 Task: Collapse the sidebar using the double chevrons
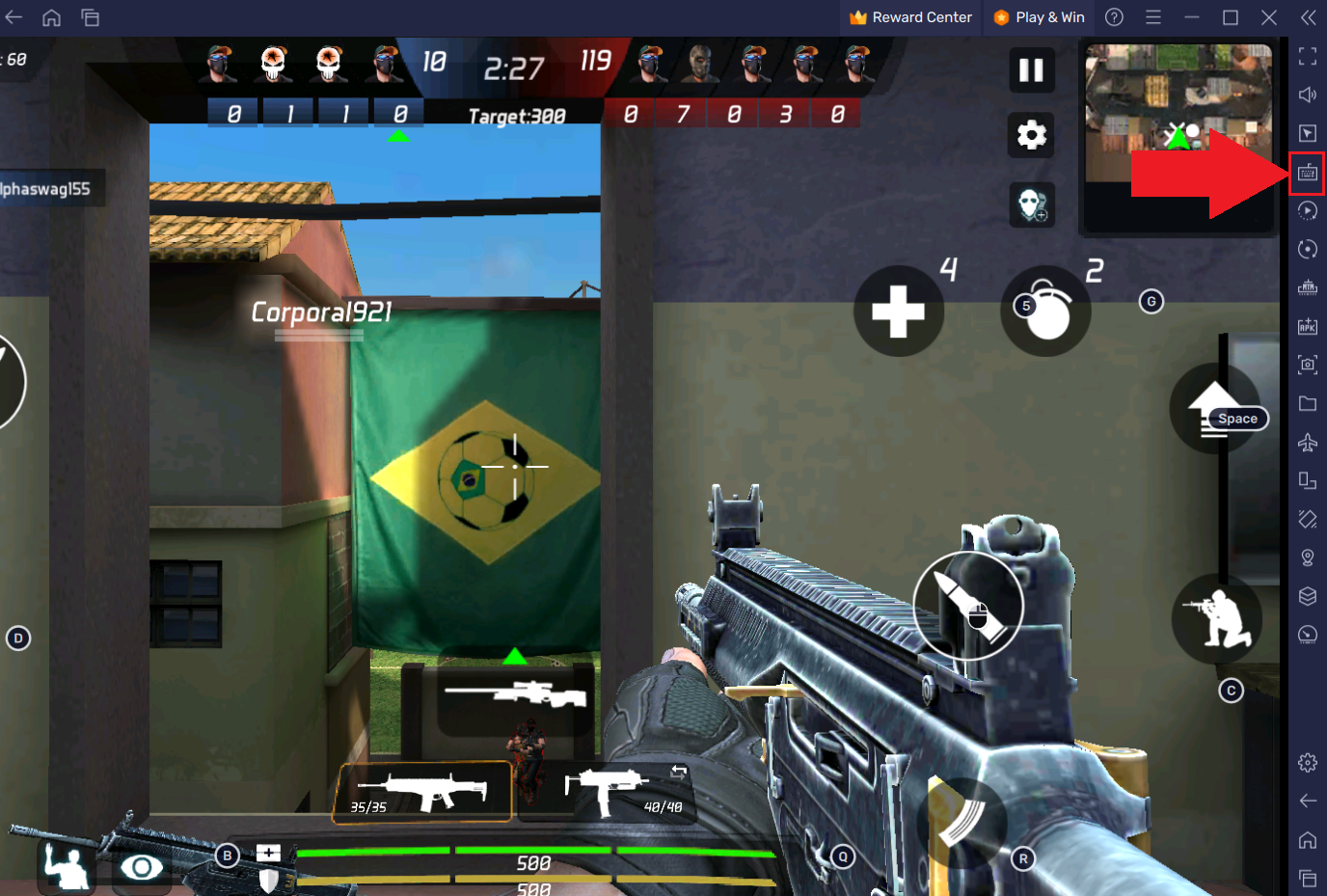point(1308,16)
